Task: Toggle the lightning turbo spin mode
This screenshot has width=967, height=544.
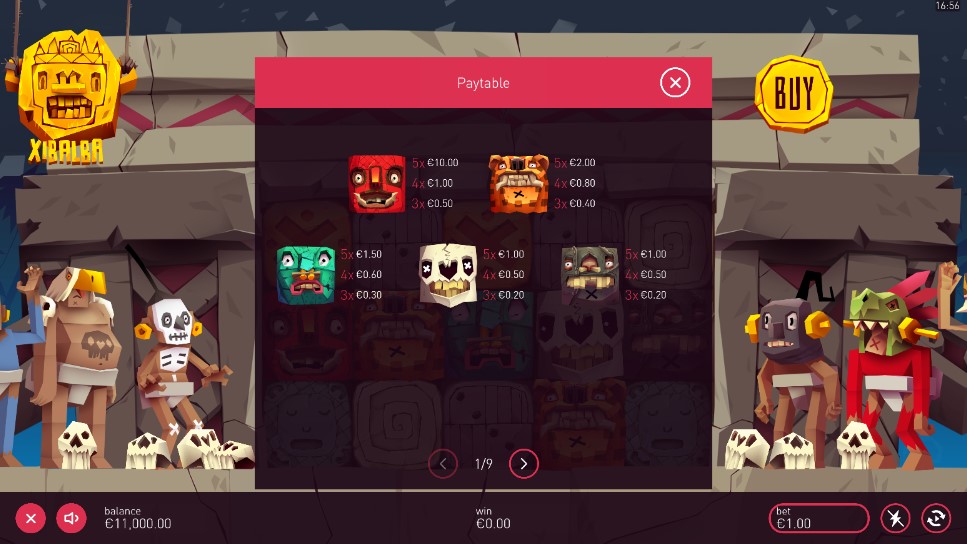Action: (x=895, y=518)
